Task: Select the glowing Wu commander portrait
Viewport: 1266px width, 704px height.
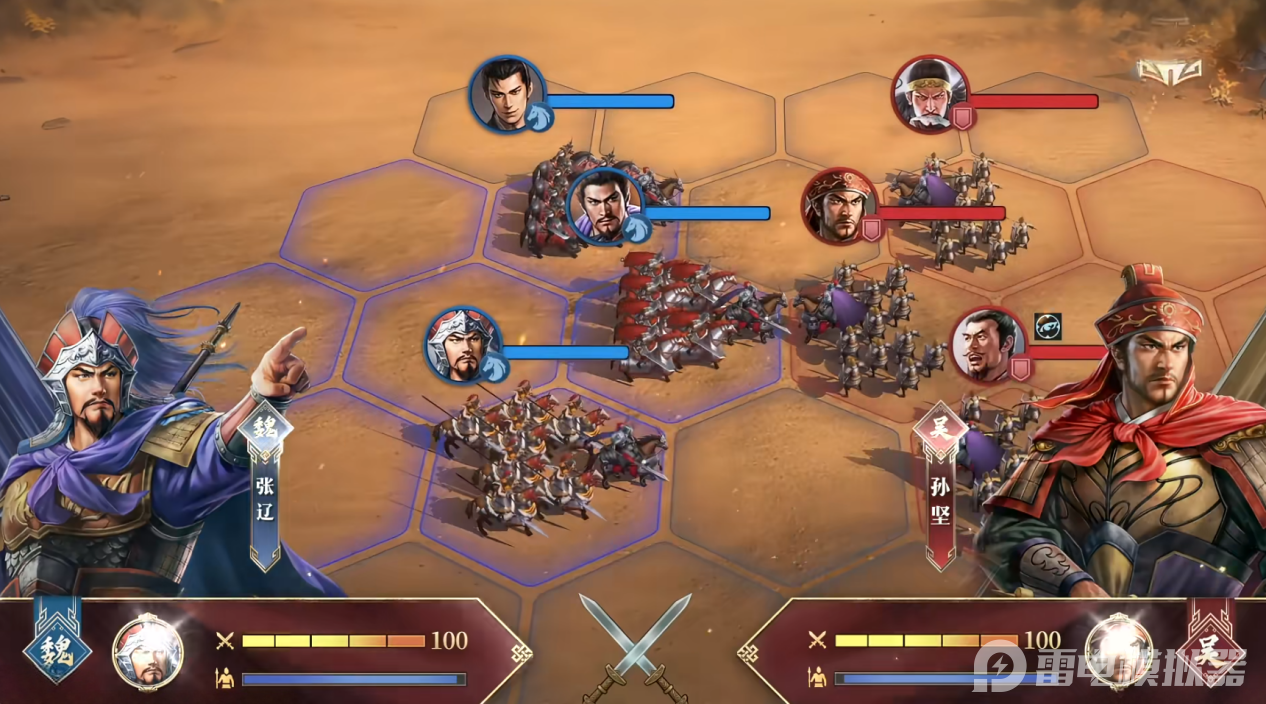Action: (x=1118, y=650)
